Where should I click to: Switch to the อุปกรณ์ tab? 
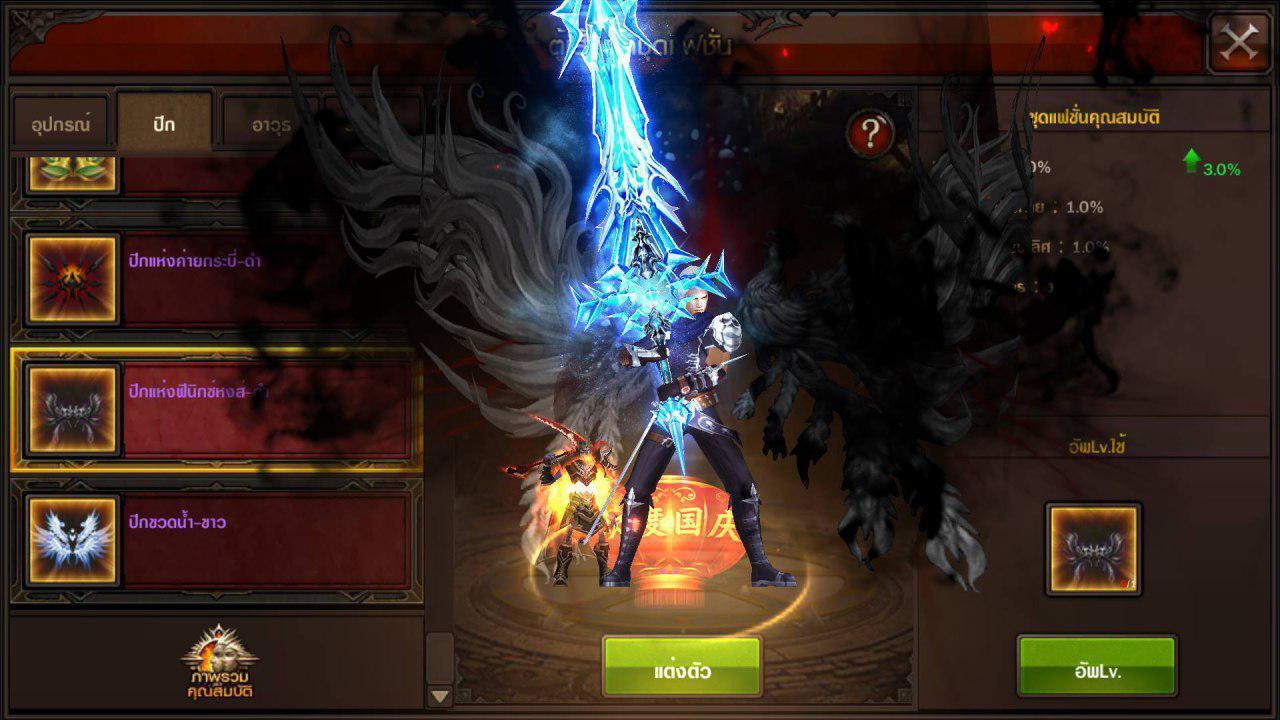click(60, 124)
